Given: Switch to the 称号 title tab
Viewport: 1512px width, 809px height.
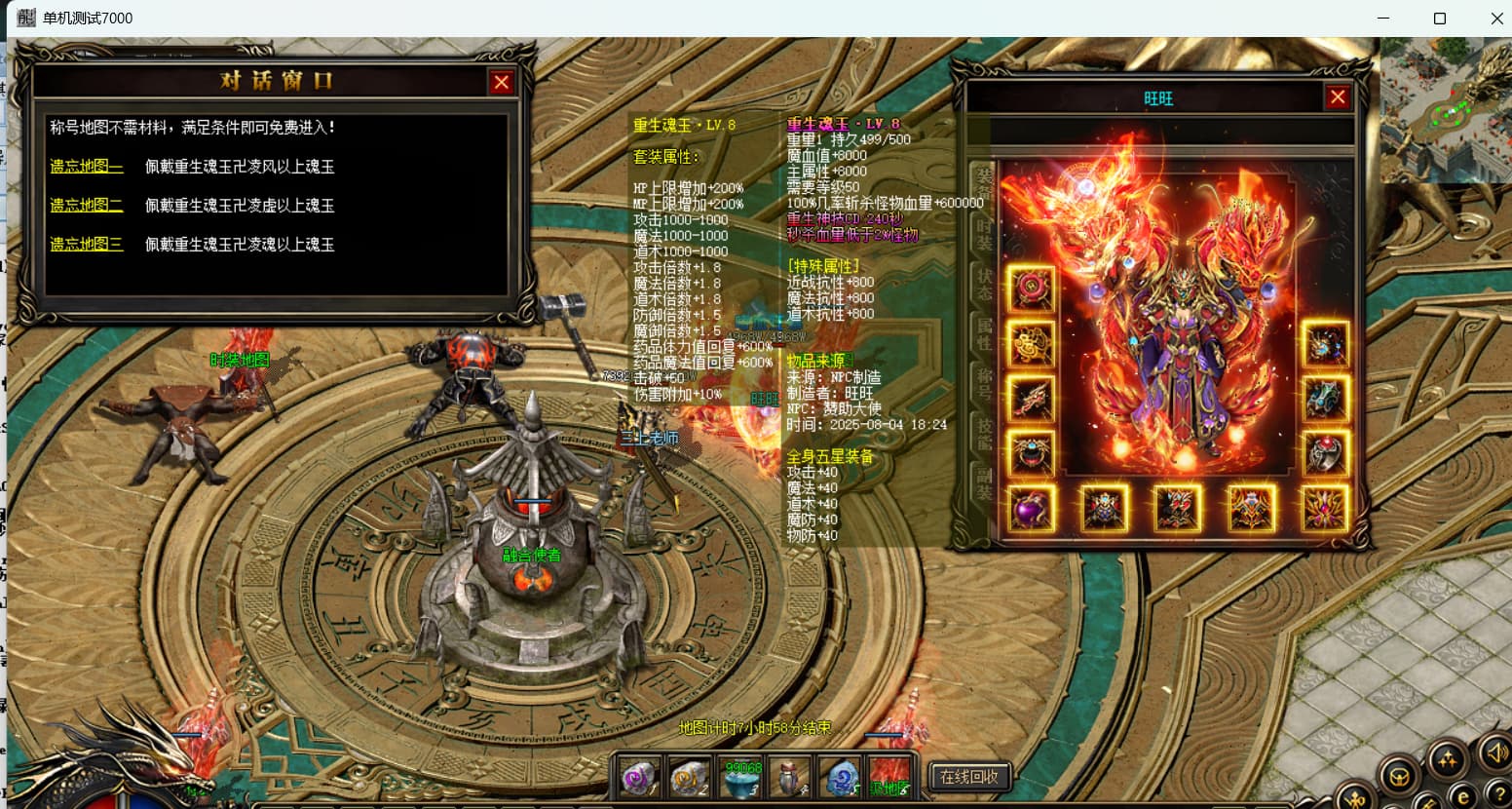Looking at the screenshot, I should [x=984, y=383].
